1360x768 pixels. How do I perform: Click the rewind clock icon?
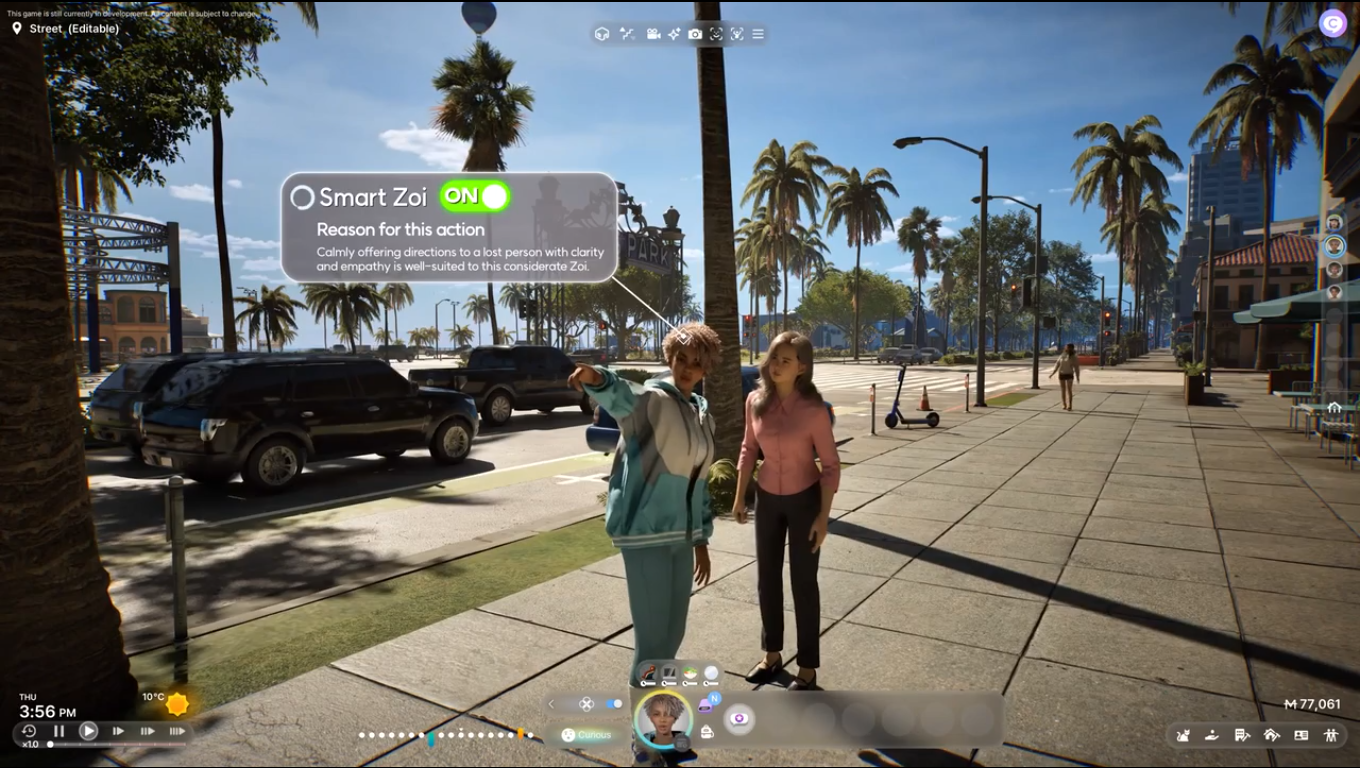[x=28, y=731]
